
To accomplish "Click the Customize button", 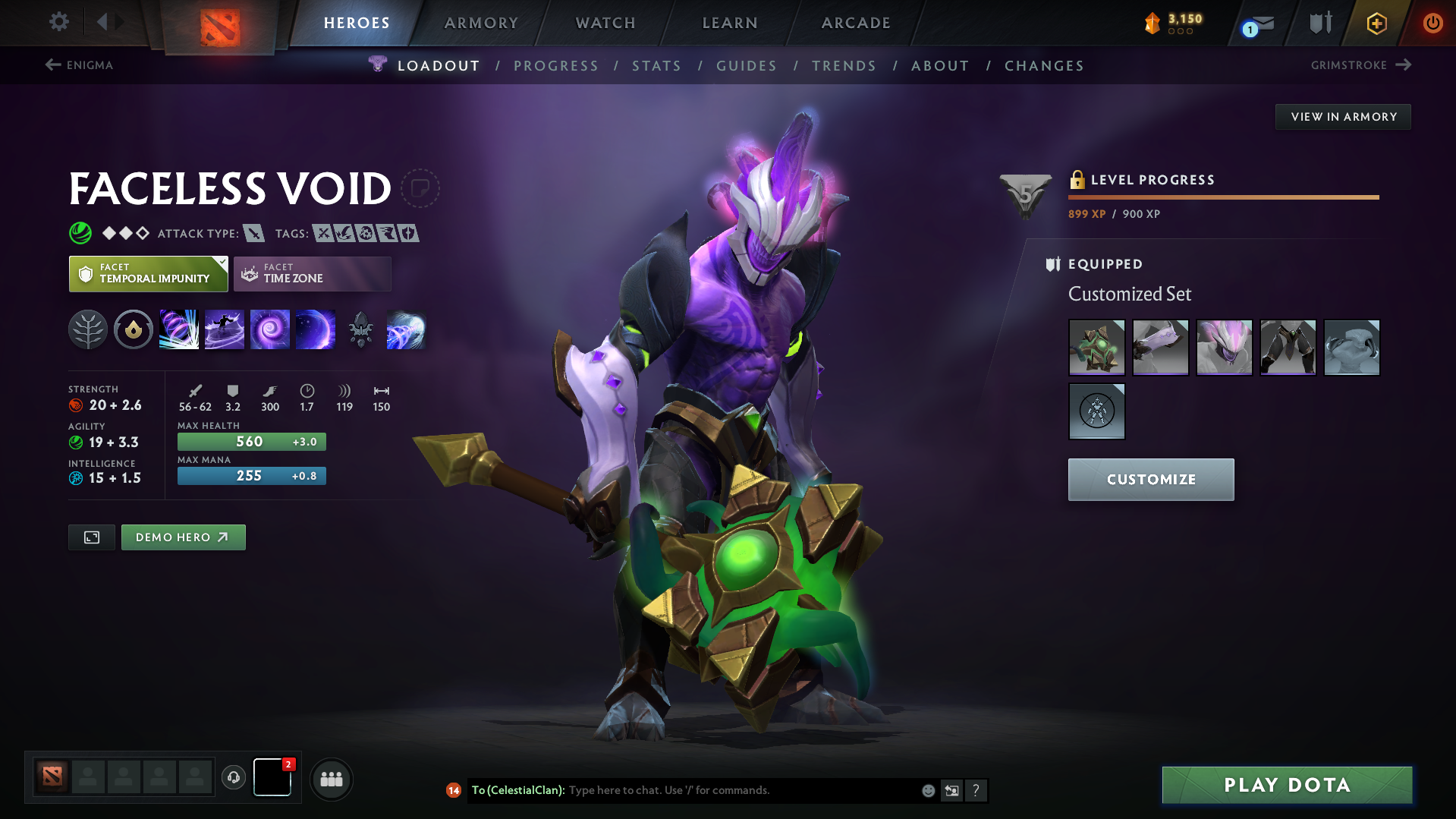I will tap(1150, 479).
